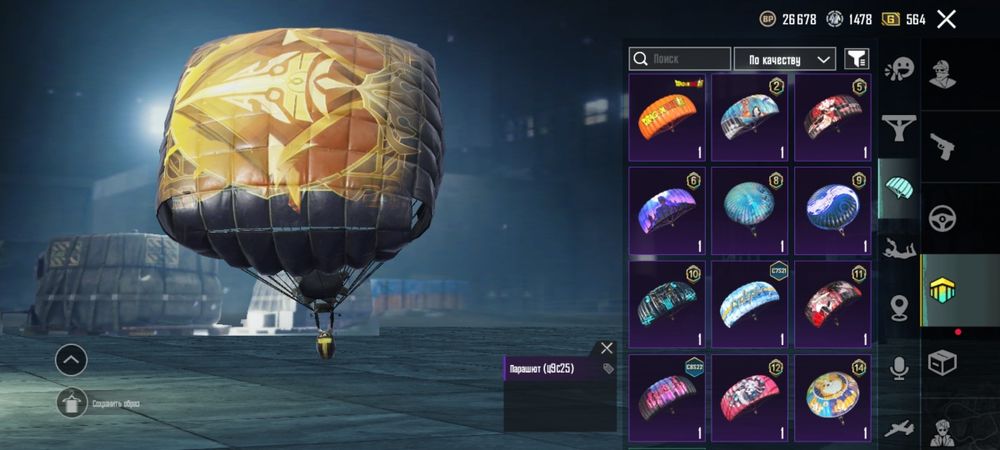The height and width of the screenshot is (450, 1000).
Task: Click the Сохранить образ hanger button
Action: [x=71, y=403]
